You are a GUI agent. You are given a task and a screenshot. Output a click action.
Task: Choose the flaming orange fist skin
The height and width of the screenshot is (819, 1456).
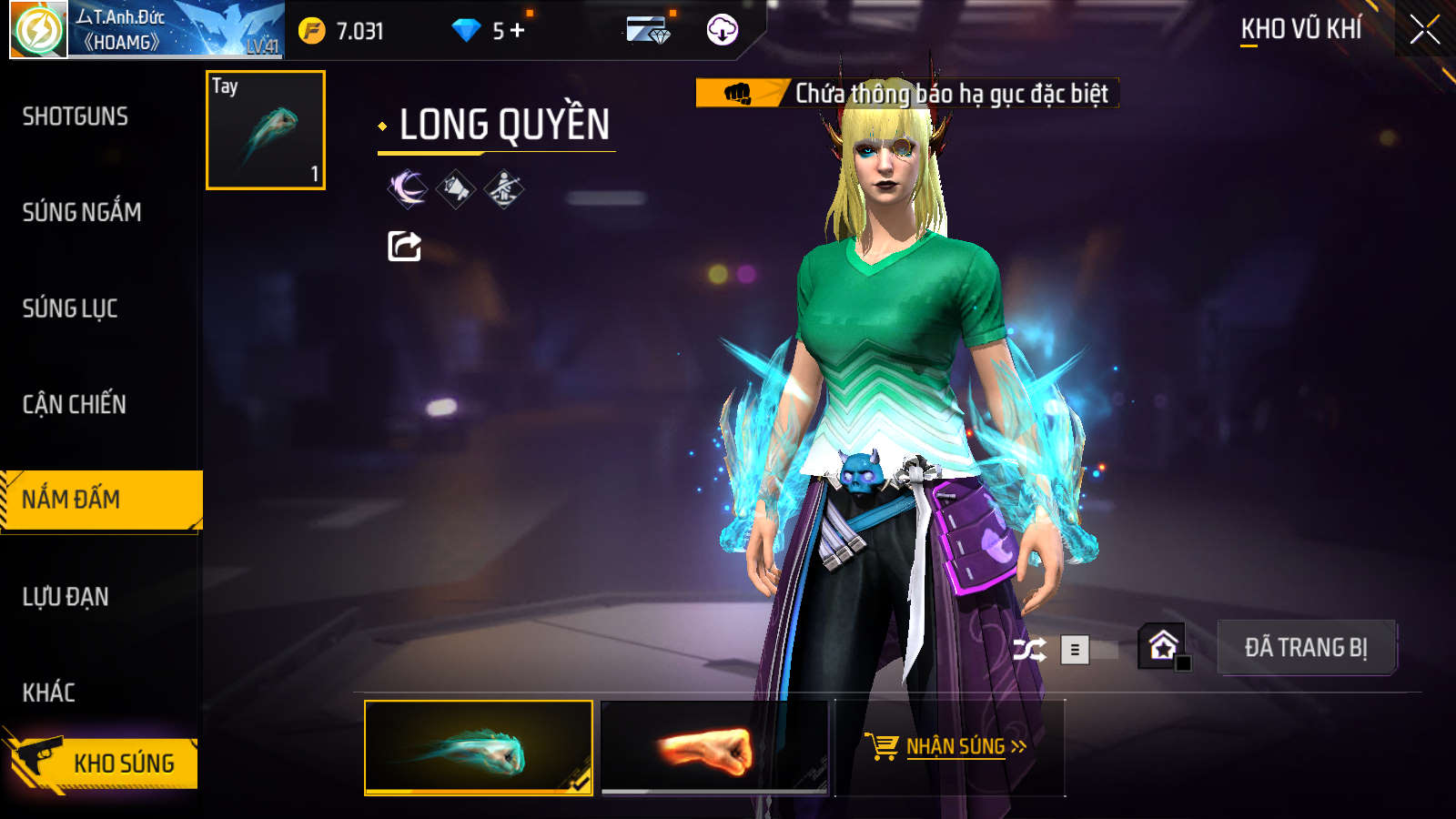pyautogui.click(x=715, y=747)
